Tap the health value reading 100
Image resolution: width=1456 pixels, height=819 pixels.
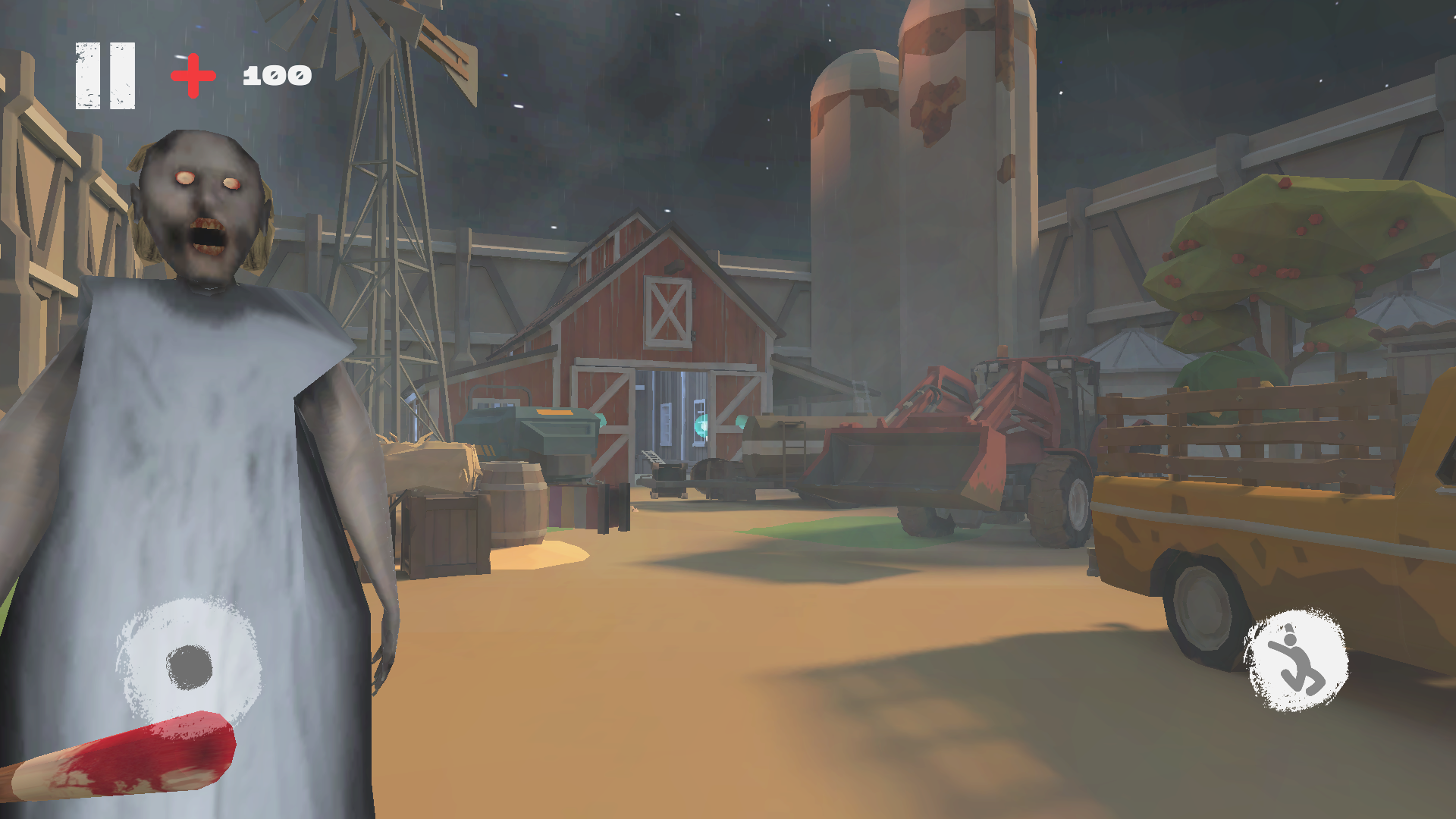pos(275,74)
